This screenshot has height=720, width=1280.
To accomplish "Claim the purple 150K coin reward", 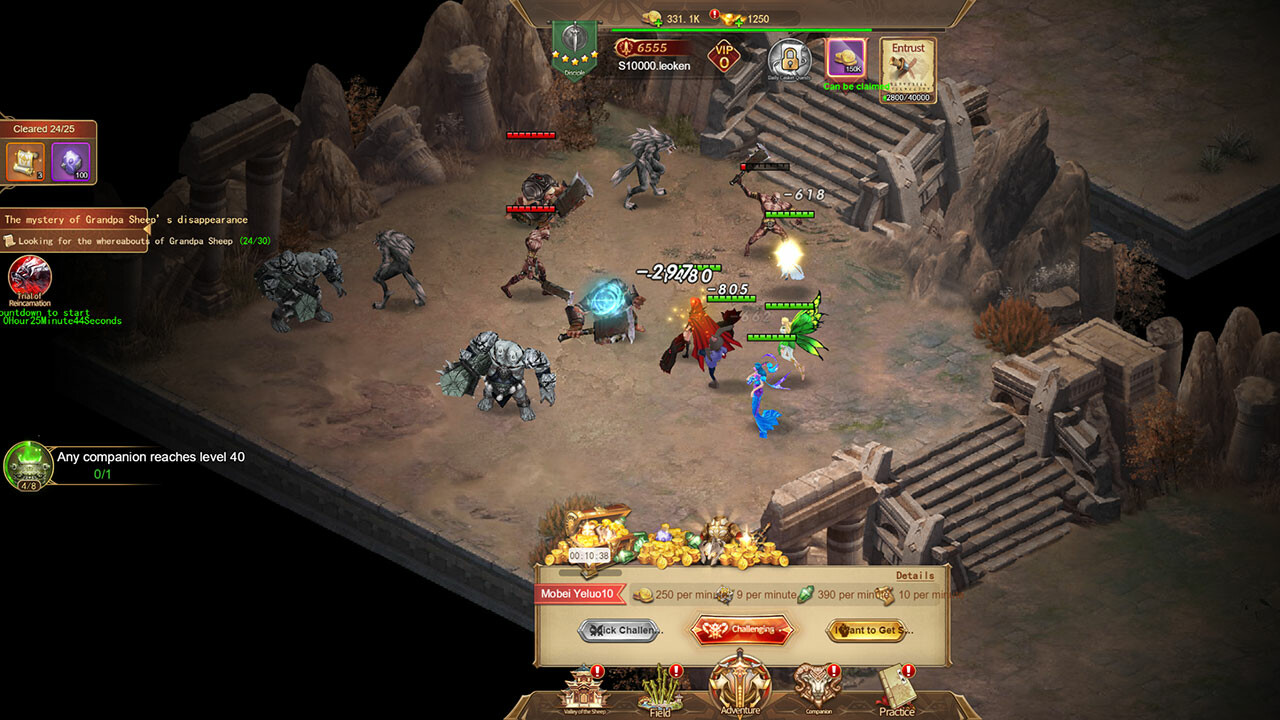I will [x=846, y=59].
